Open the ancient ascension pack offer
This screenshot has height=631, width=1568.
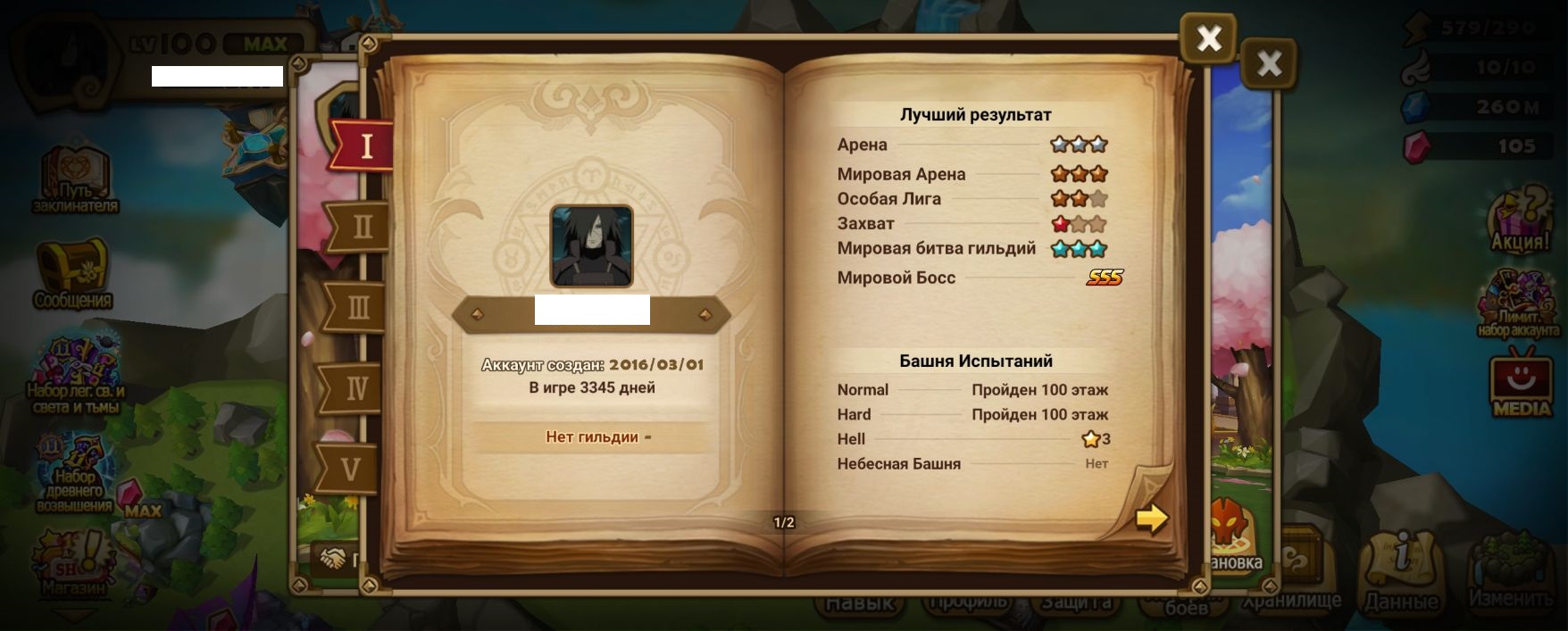coord(75,475)
